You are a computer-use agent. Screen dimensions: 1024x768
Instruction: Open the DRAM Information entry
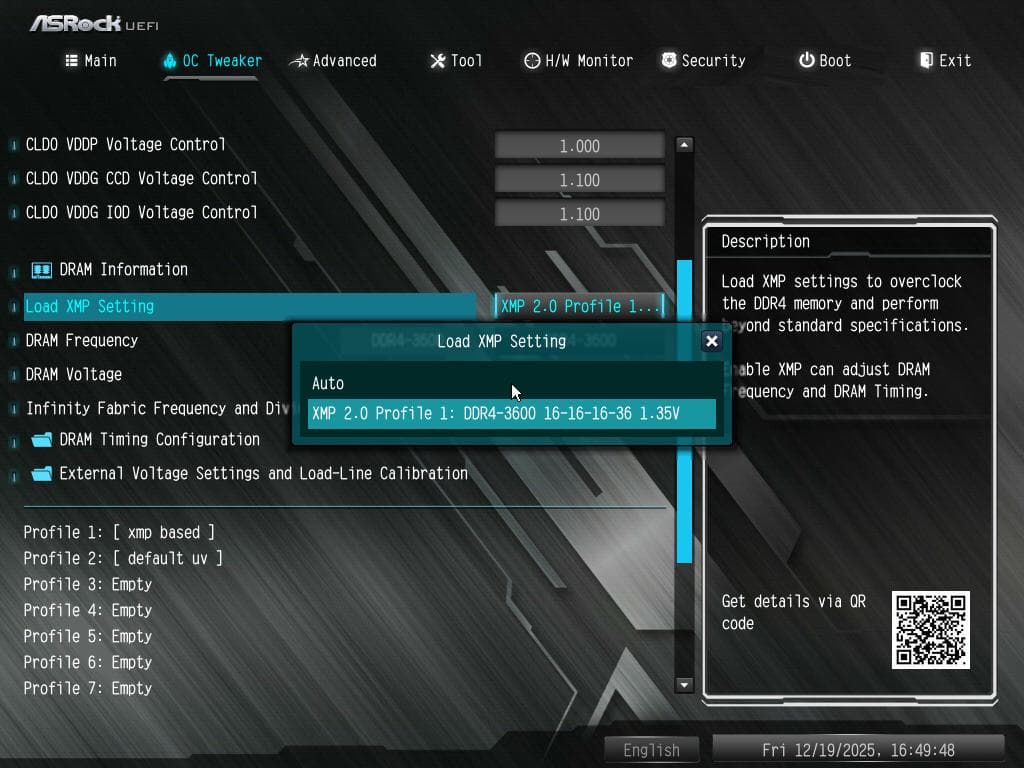point(123,269)
